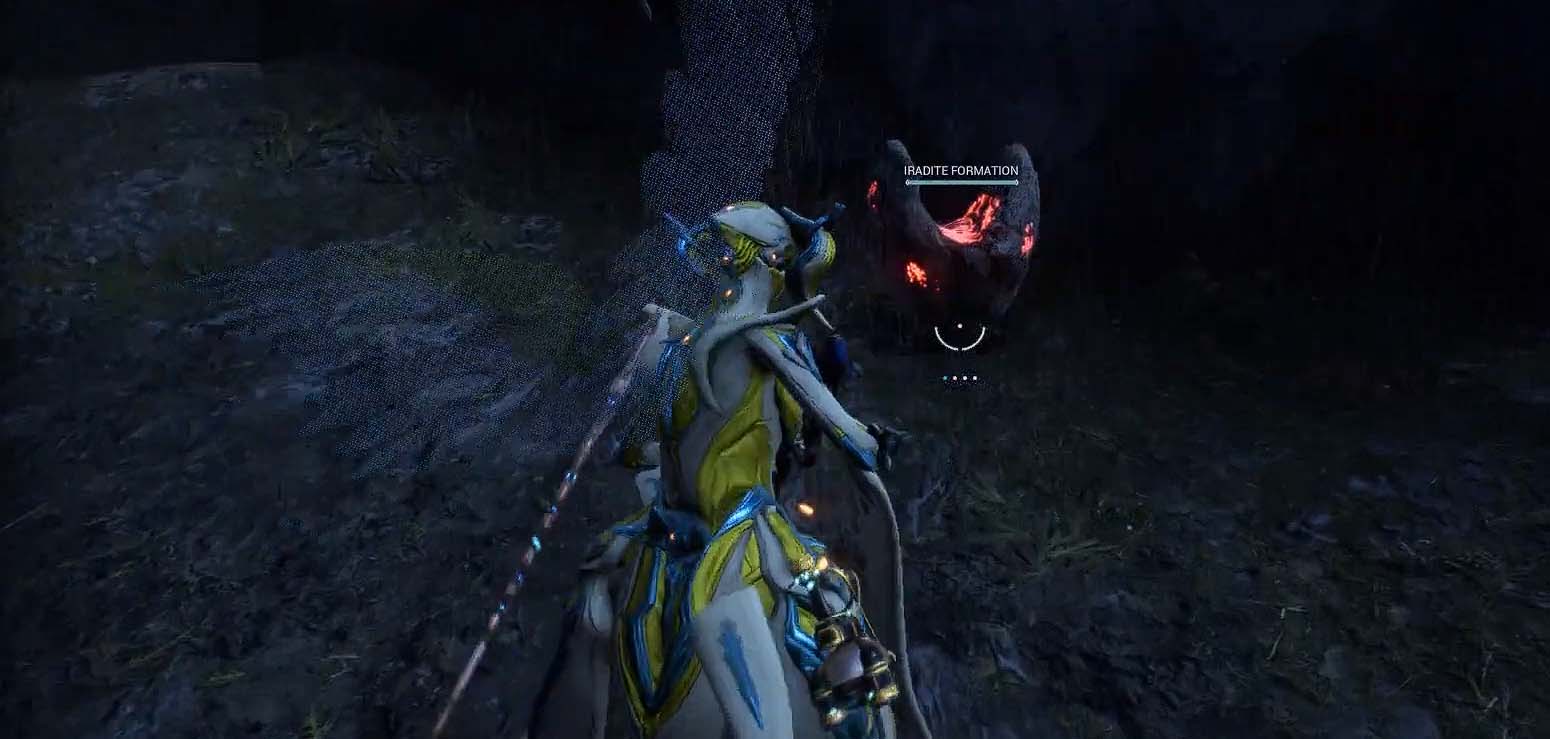Screen dimensions: 1550x739
Task: Click the glowing orb near the Warframe's waist
Action: [806, 510]
